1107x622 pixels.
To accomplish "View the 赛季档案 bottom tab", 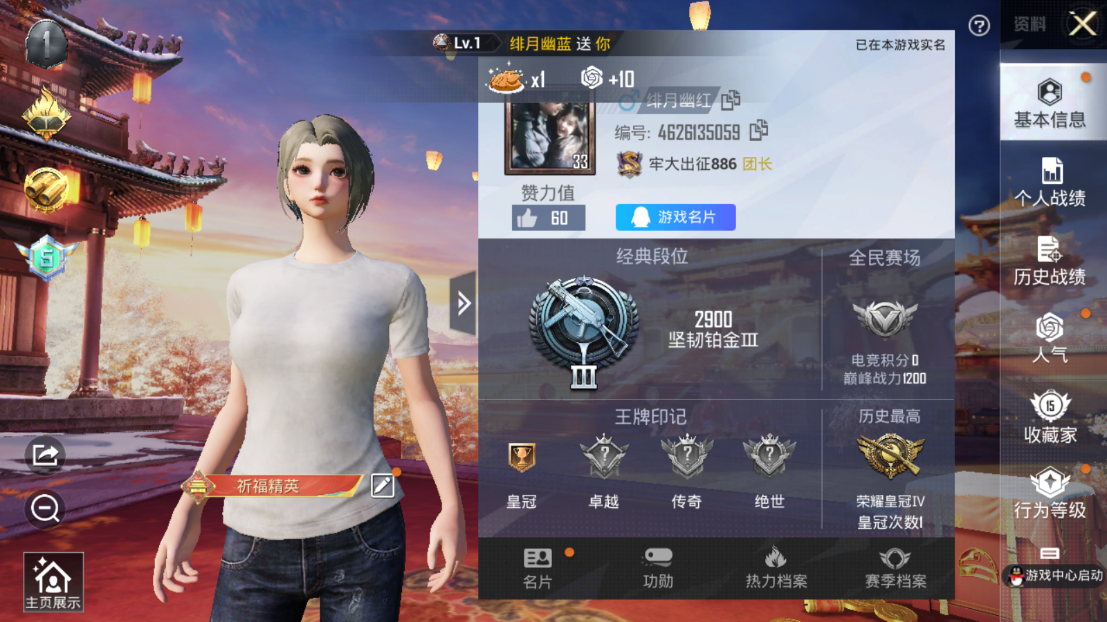I will [895, 568].
